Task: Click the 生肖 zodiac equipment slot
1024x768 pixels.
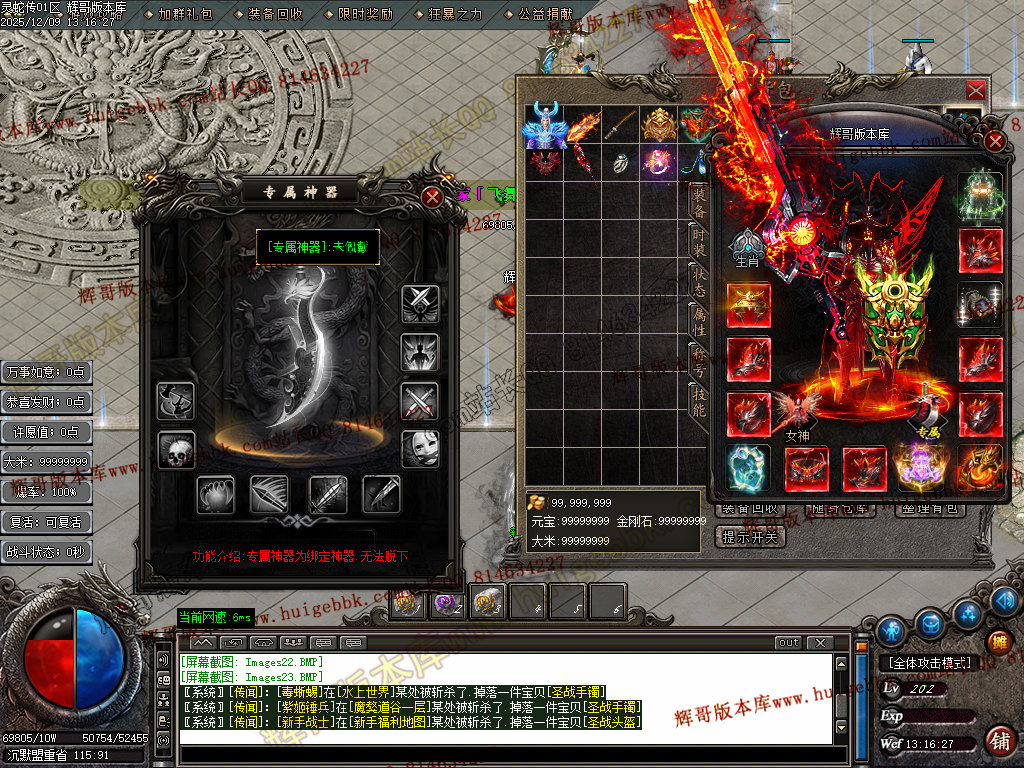Action: click(x=748, y=246)
